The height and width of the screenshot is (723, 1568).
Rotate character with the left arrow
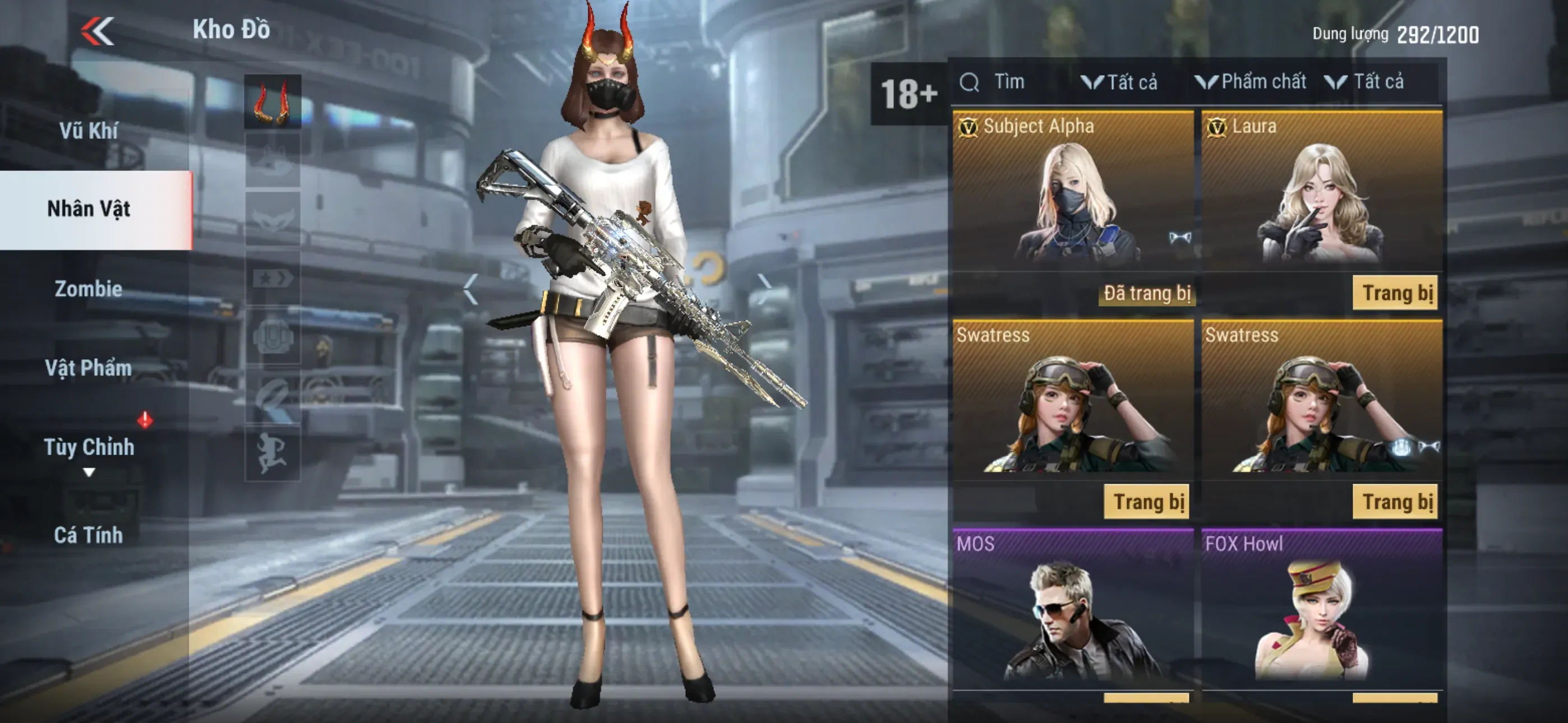click(x=471, y=289)
